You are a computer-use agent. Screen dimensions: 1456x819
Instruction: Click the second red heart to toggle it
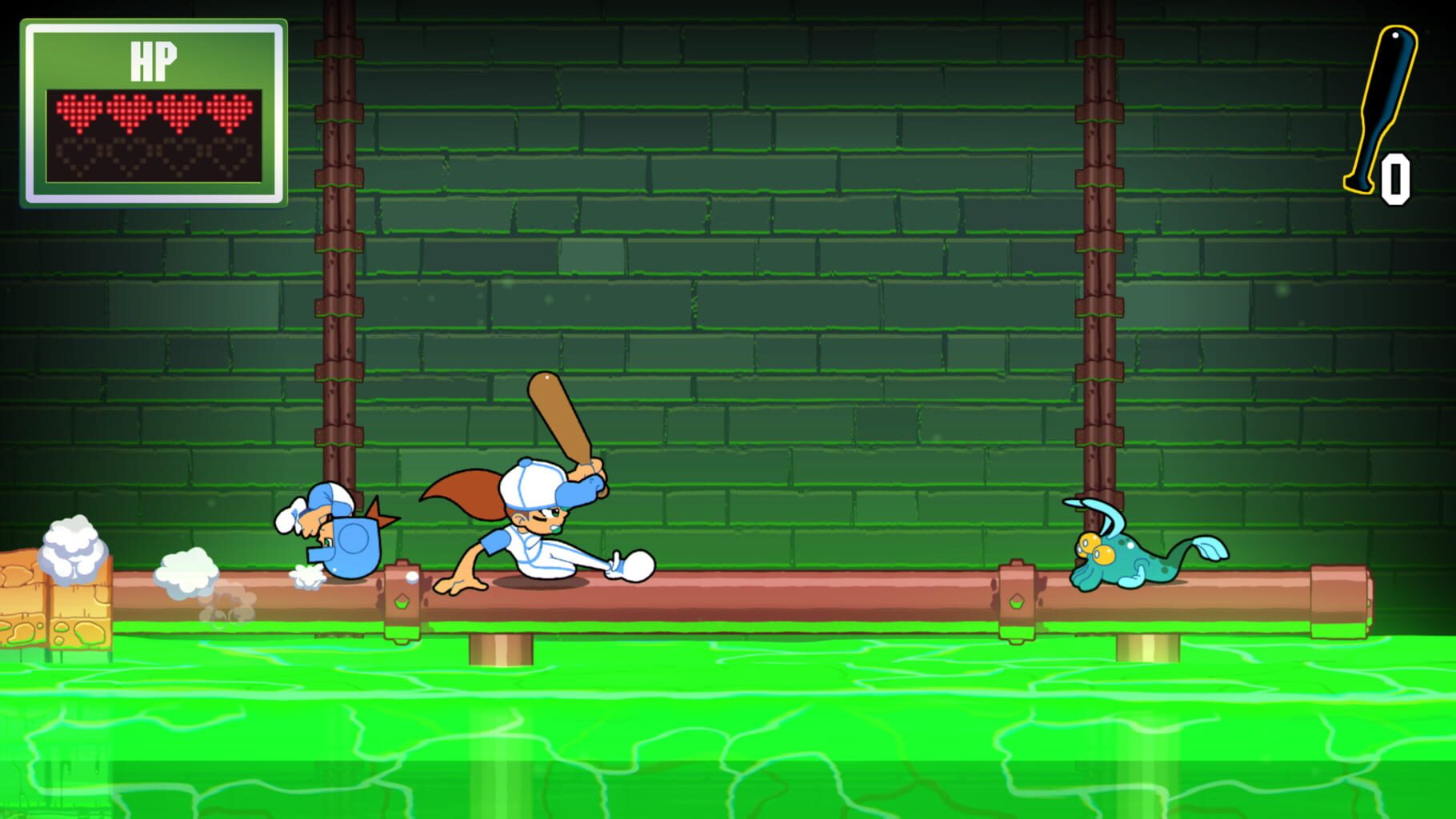tap(130, 110)
